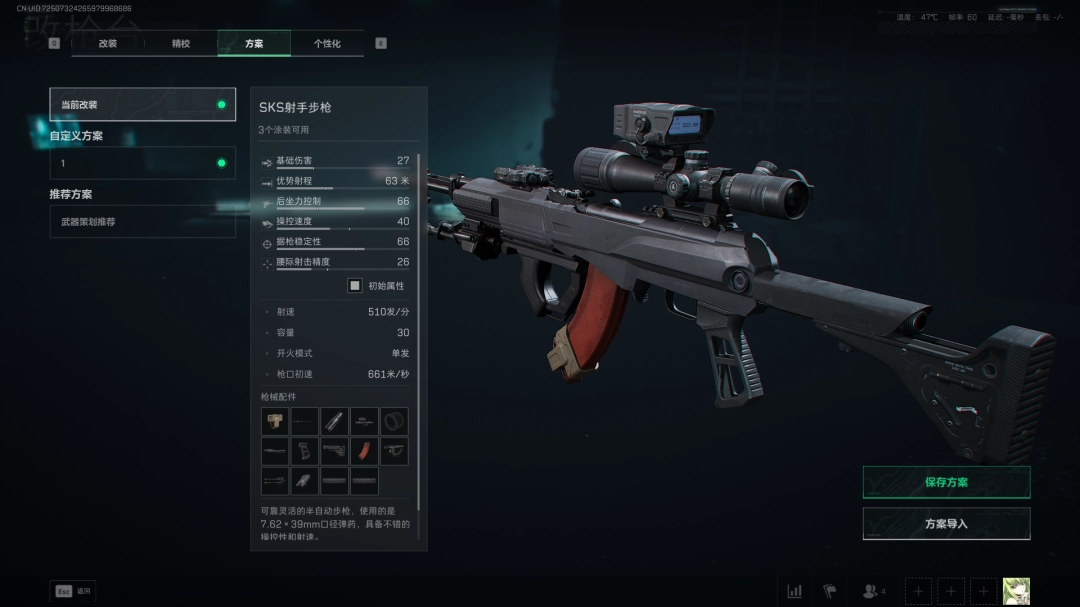Screen dimensions: 1080x607
Task: Select the rear grip attachment slot
Action: [x=305, y=451]
